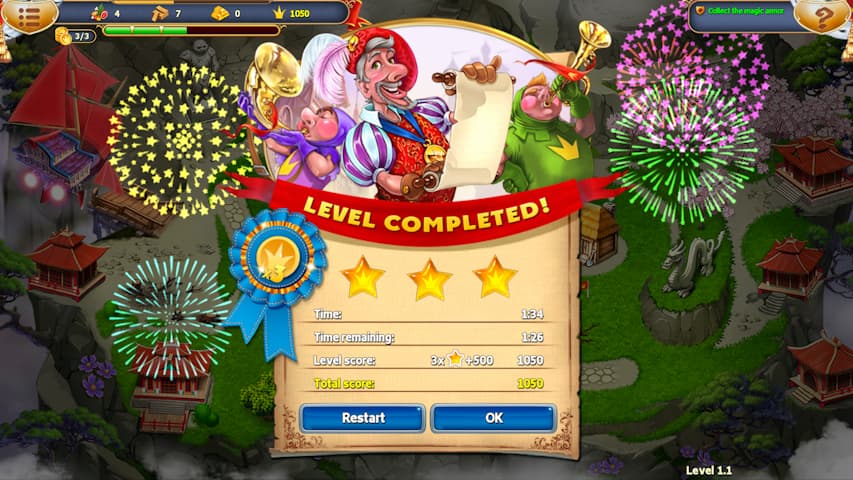
Task: Restart the completed level
Action: coord(363,418)
